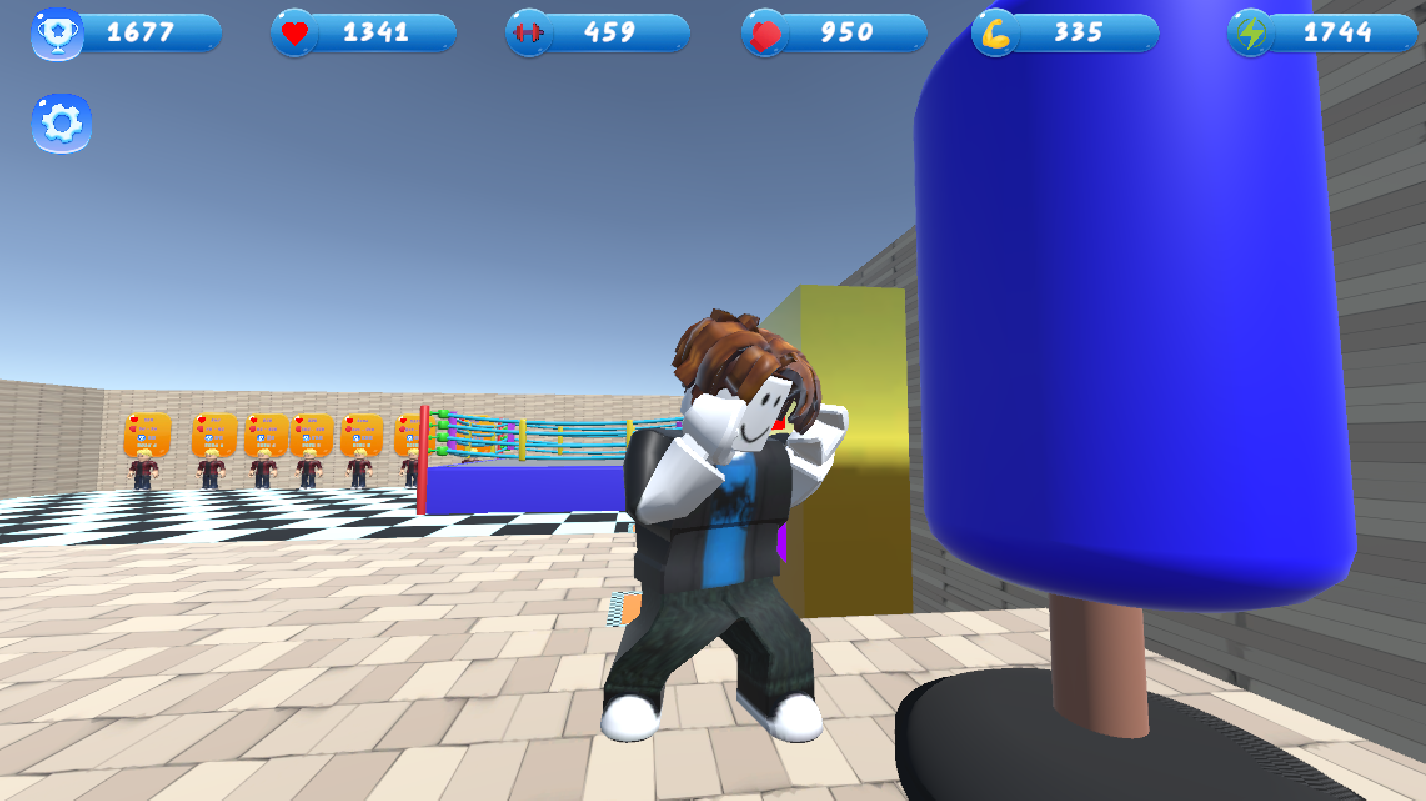Open the settings gear icon
This screenshot has height=801, width=1426.
click(x=61, y=121)
